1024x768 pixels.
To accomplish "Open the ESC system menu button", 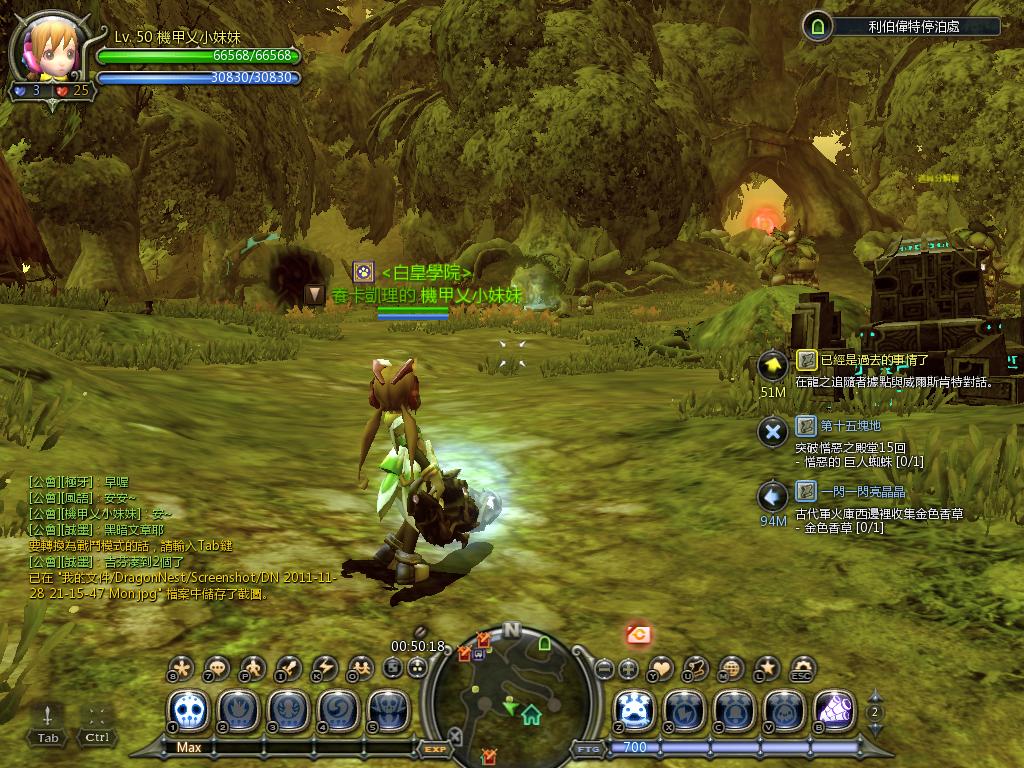I will point(802,667).
